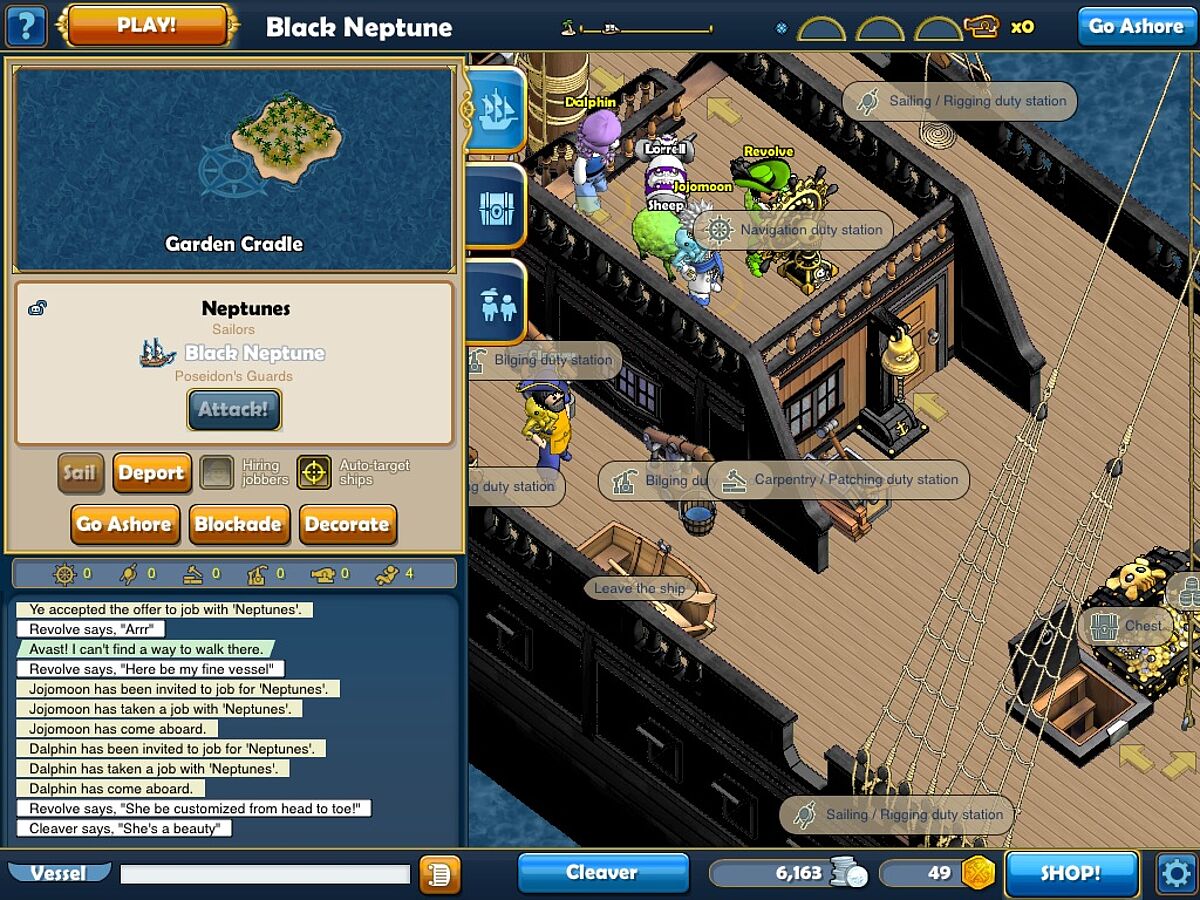
Task: Open the Cleaver player button
Action: click(x=602, y=872)
